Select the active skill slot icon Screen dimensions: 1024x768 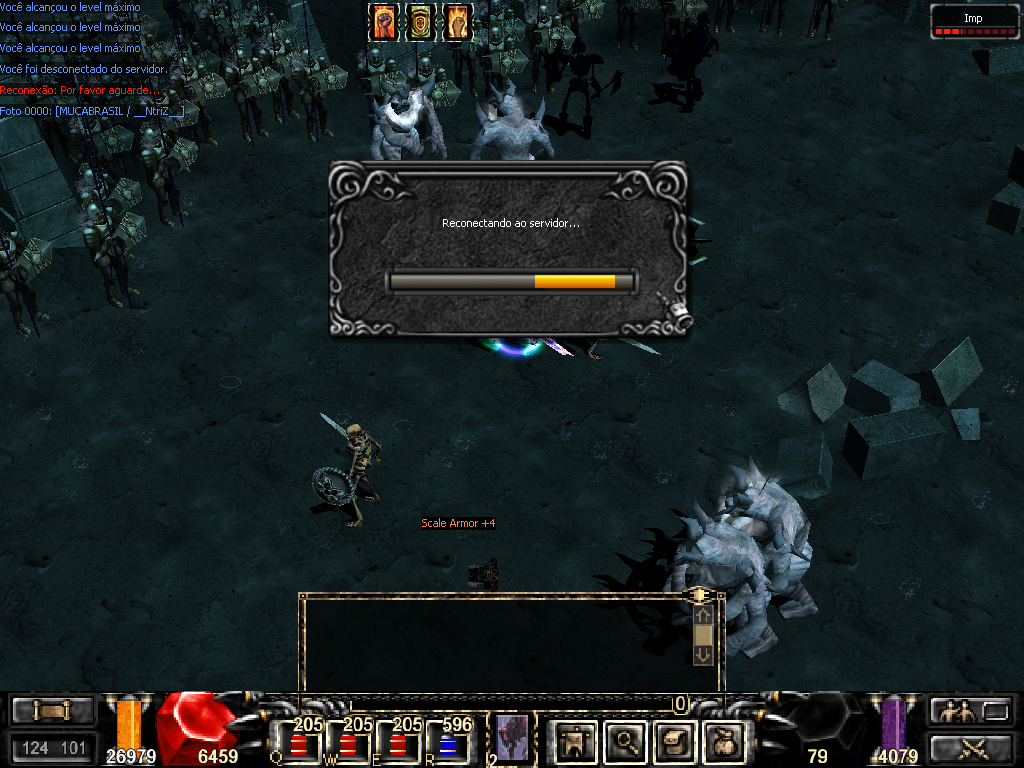click(x=513, y=740)
